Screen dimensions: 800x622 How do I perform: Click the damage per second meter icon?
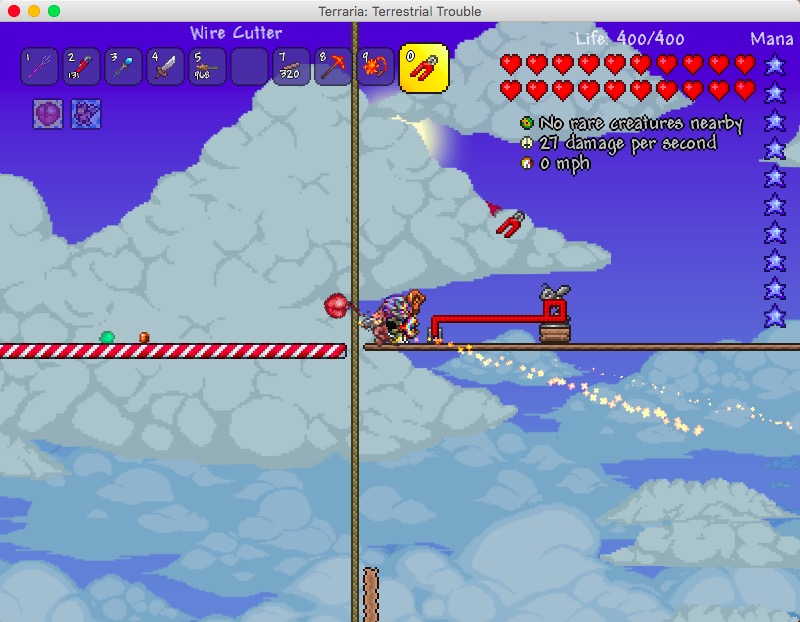click(x=526, y=143)
